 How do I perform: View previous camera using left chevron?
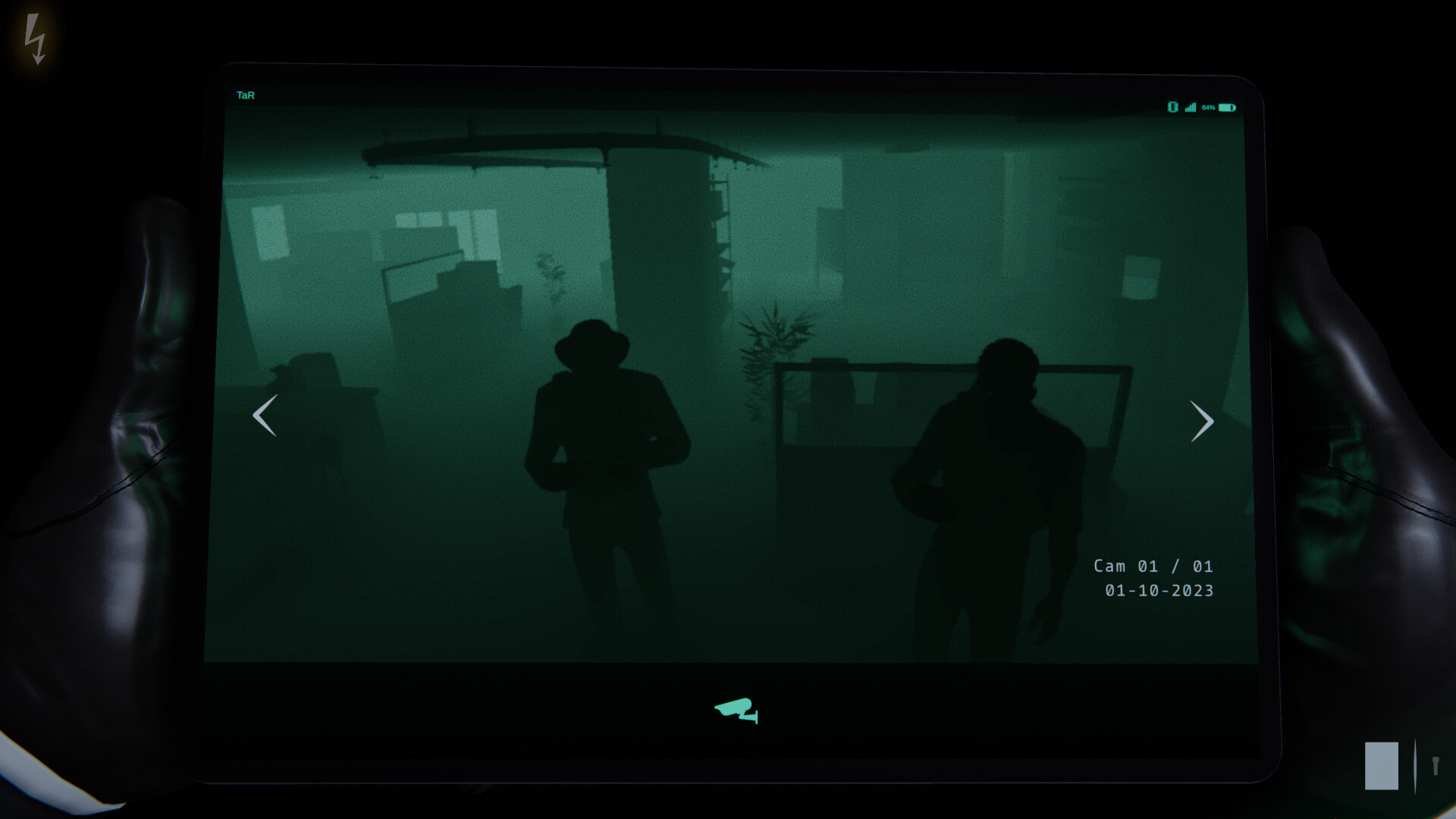point(264,416)
